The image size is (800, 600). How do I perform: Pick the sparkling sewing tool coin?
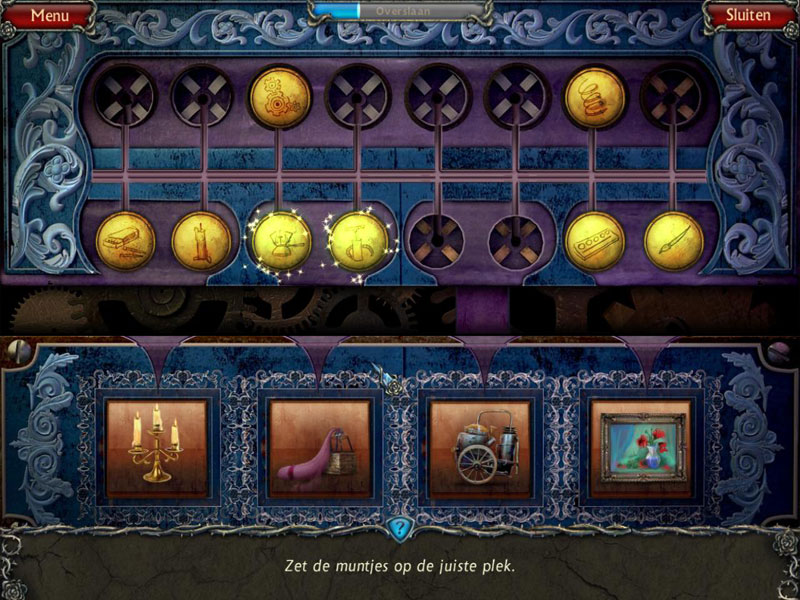(358, 241)
